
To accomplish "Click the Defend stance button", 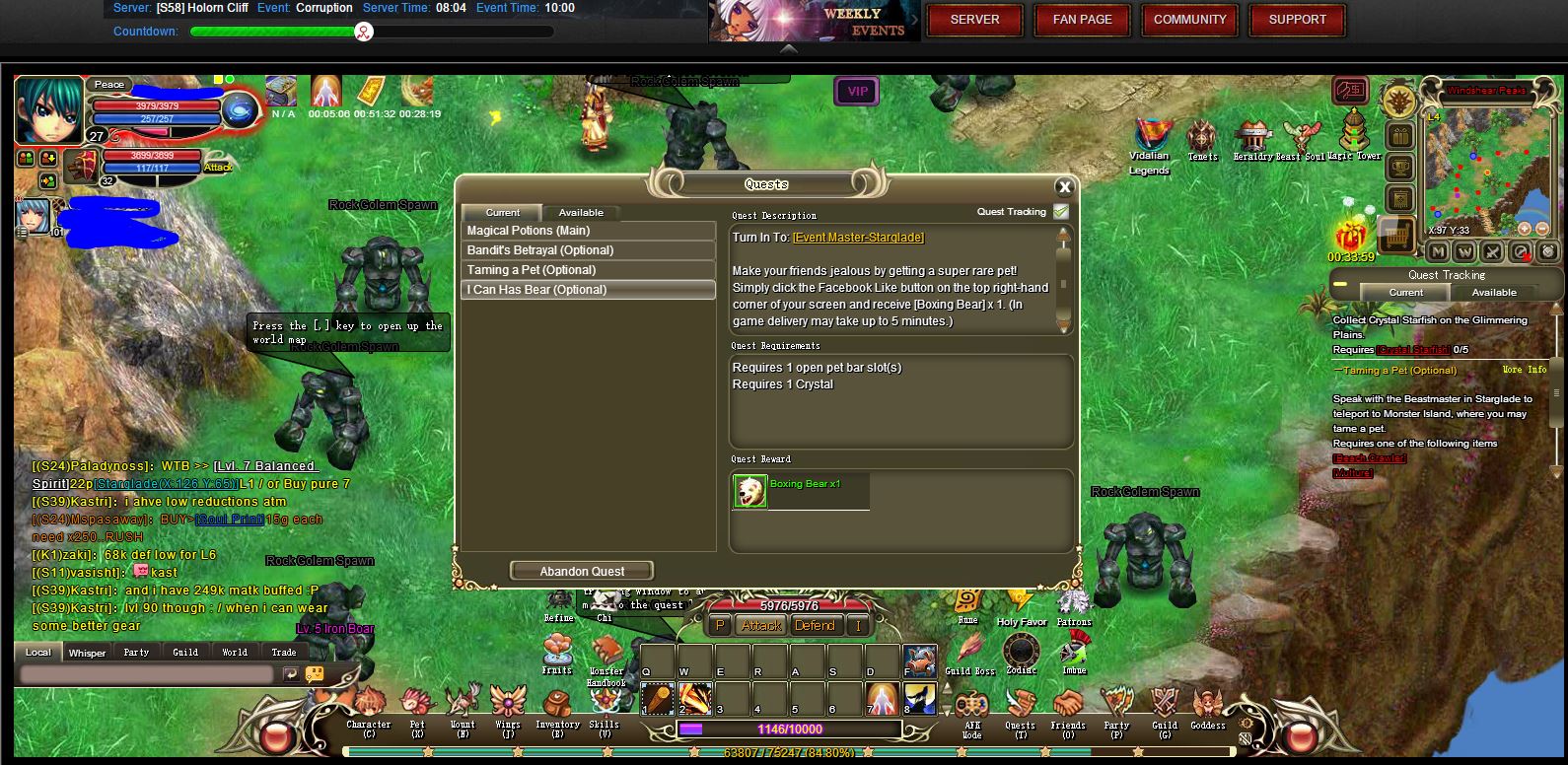I will pos(815,626).
